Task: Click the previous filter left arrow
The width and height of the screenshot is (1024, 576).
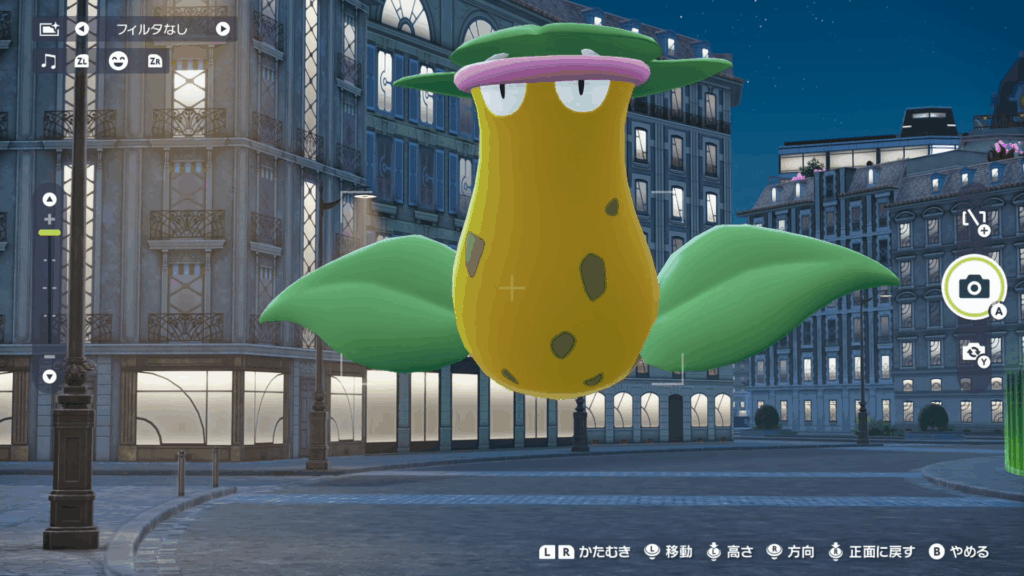Action: 82,29
